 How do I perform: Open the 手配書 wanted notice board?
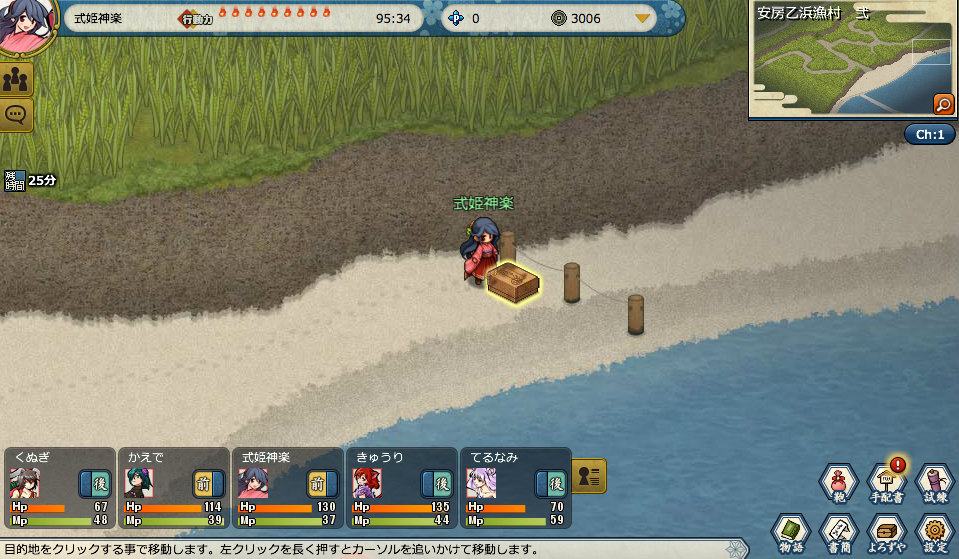[887, 484]
